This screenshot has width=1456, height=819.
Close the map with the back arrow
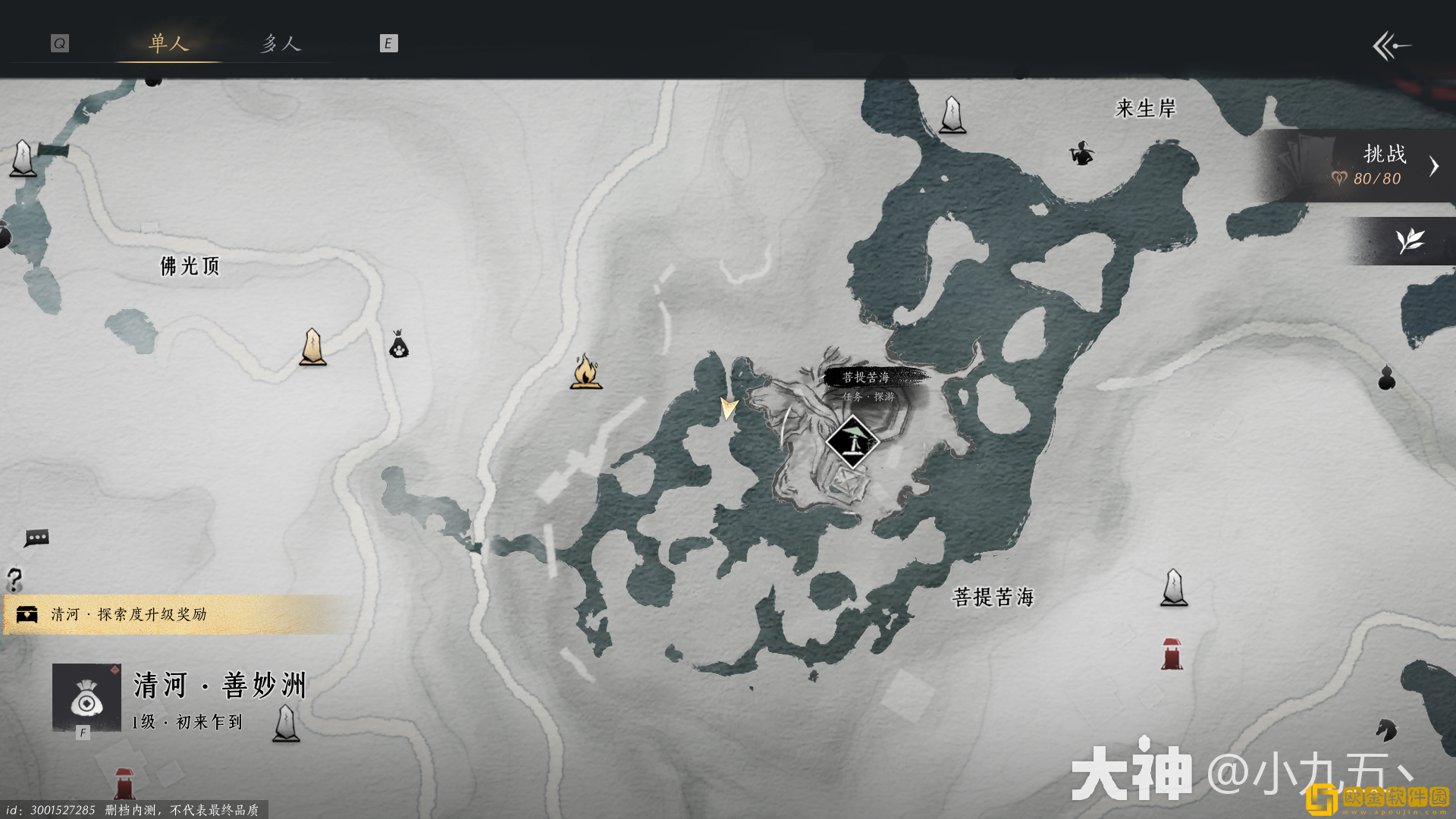coord(1392,46)
